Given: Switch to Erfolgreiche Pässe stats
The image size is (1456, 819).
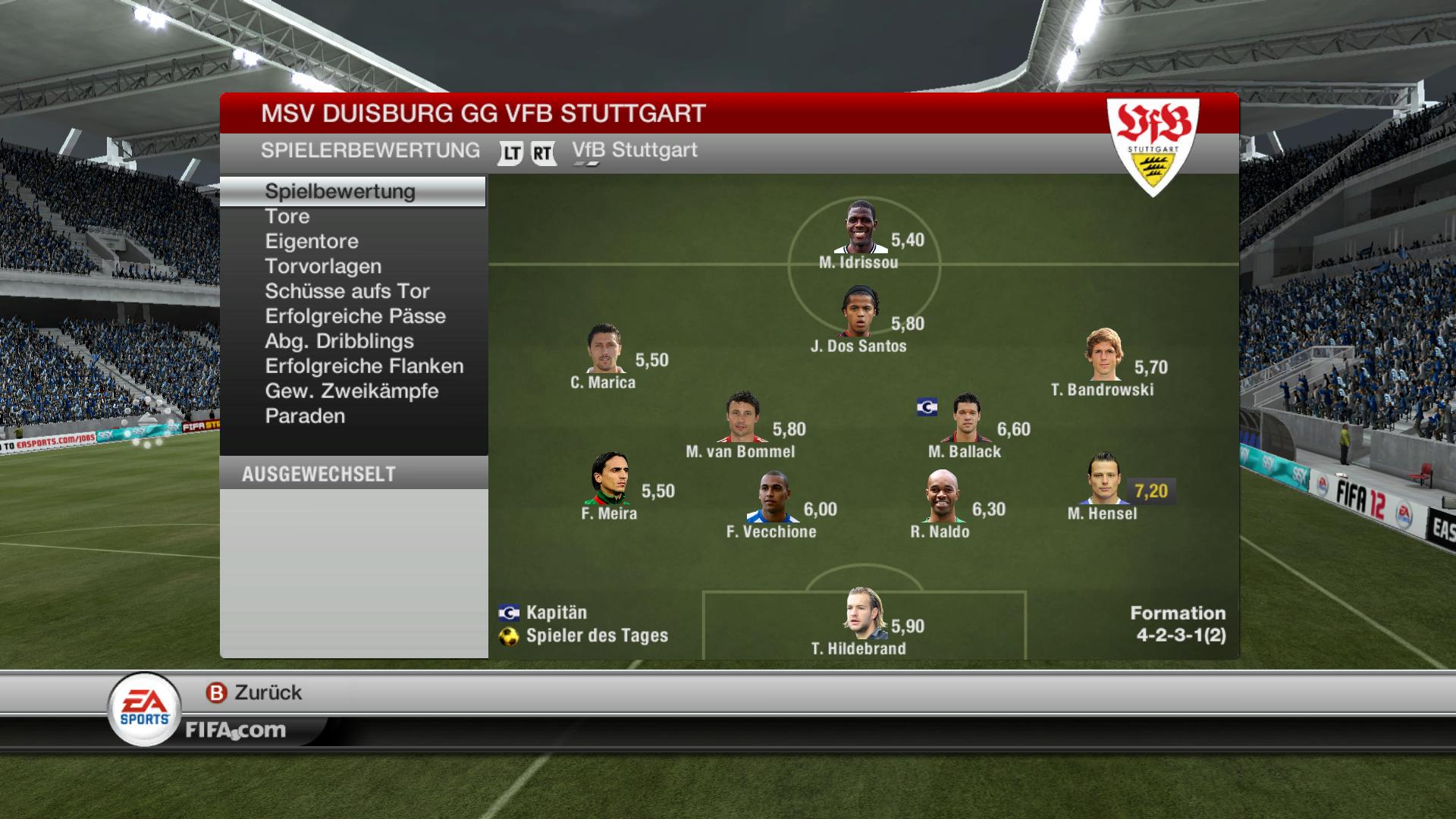Looking at the screenshot, I should (x=355, y=316).
